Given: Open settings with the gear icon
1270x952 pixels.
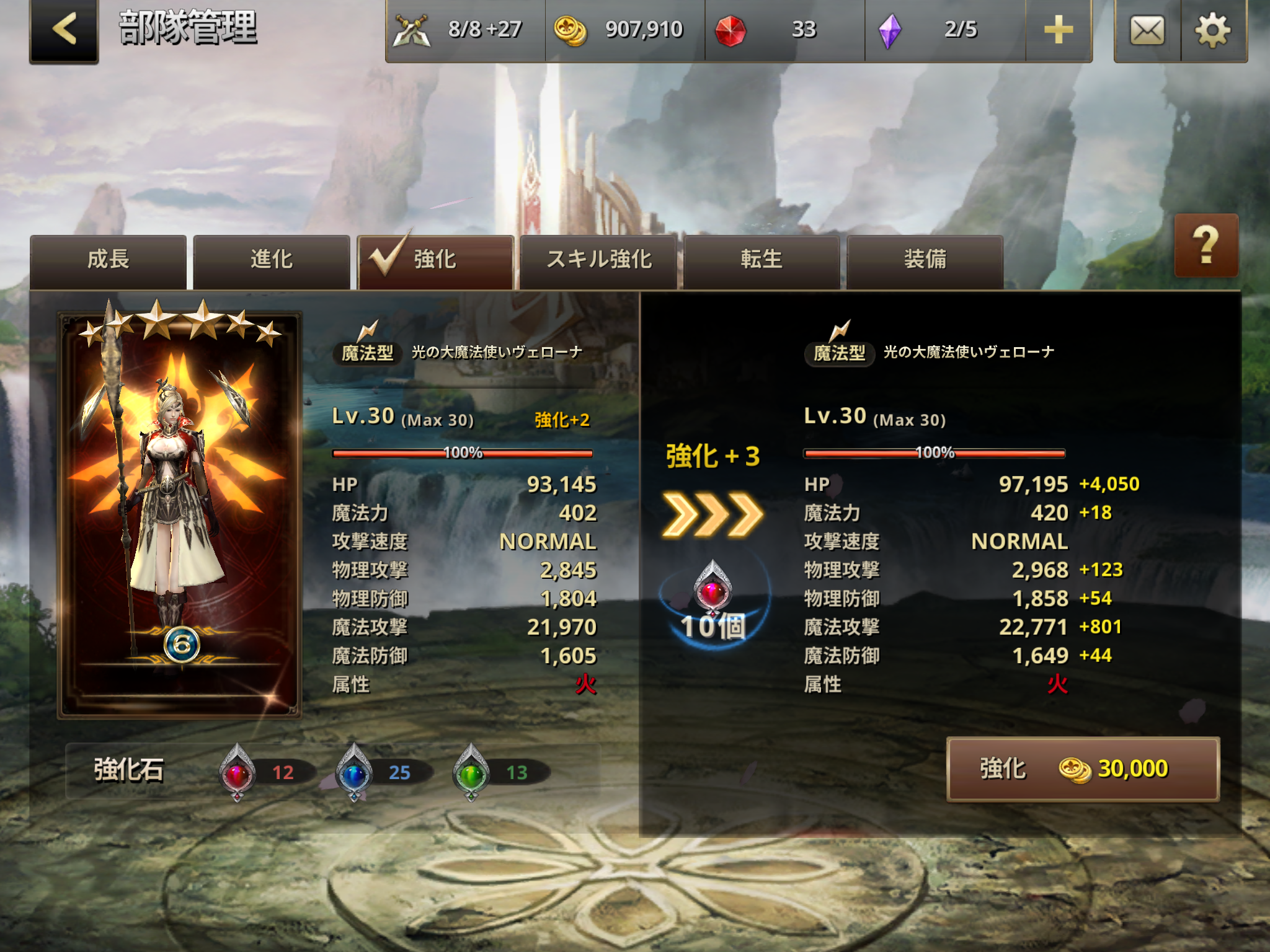Looking at the screenshot, I should tap(1213, 30).
